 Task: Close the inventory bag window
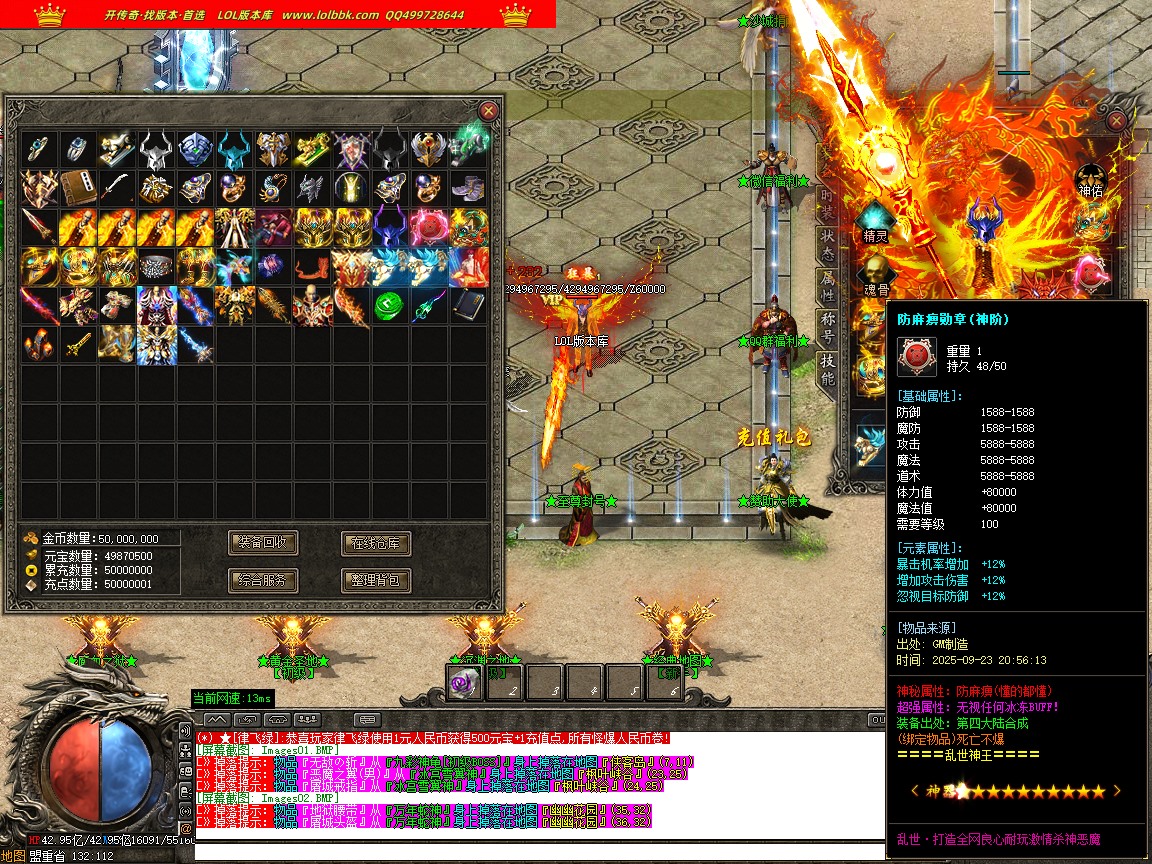click(488, 111)
